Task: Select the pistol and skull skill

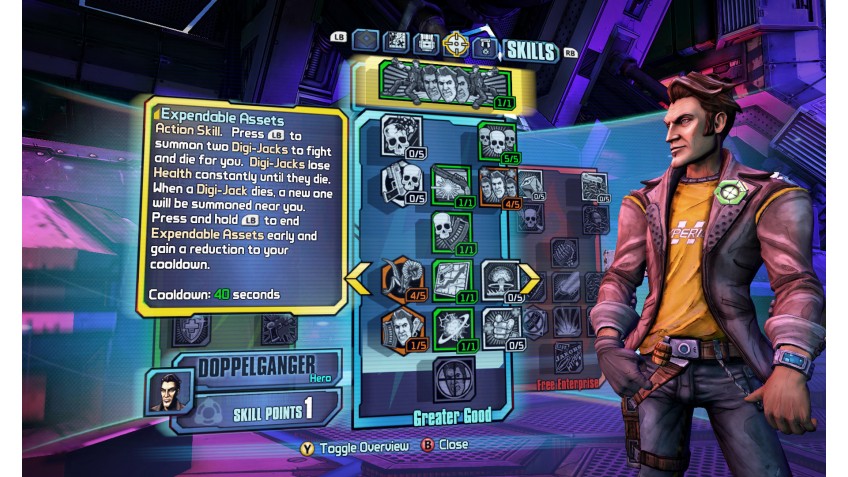Action: pos(401,183)
